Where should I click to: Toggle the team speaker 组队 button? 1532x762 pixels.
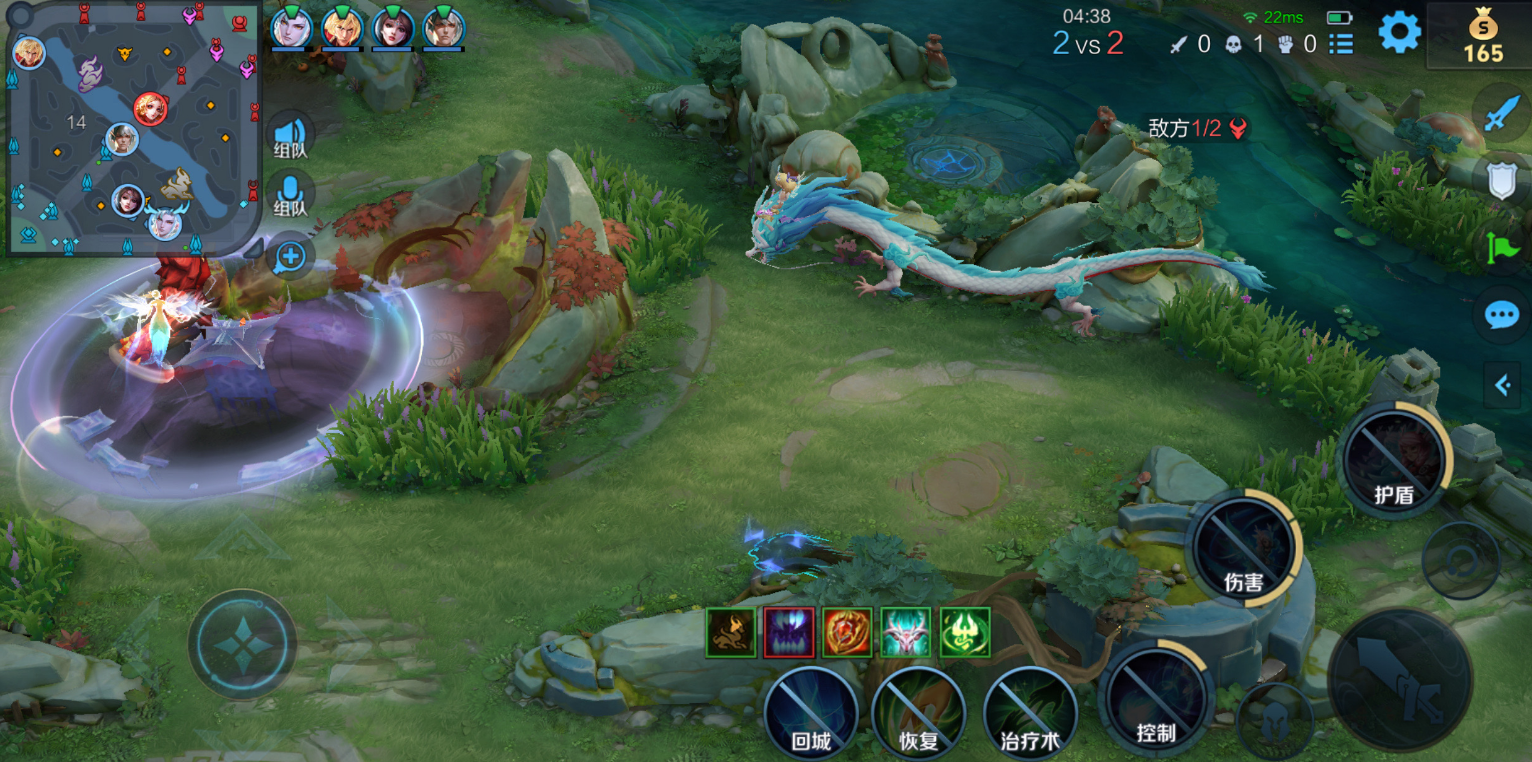290,135
